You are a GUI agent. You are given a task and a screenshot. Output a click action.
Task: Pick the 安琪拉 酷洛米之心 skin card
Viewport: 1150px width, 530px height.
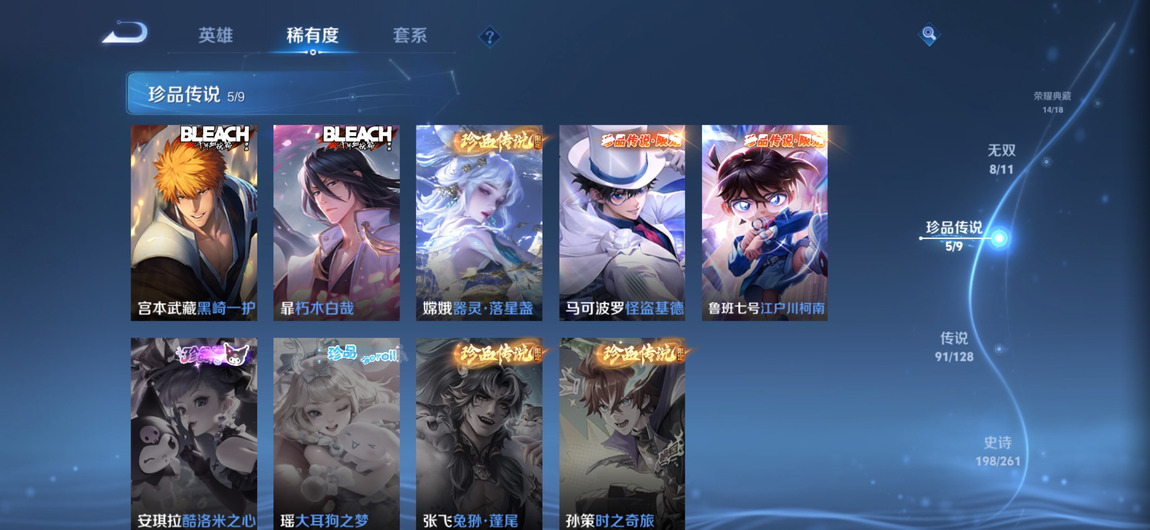(x=194, y=433)
